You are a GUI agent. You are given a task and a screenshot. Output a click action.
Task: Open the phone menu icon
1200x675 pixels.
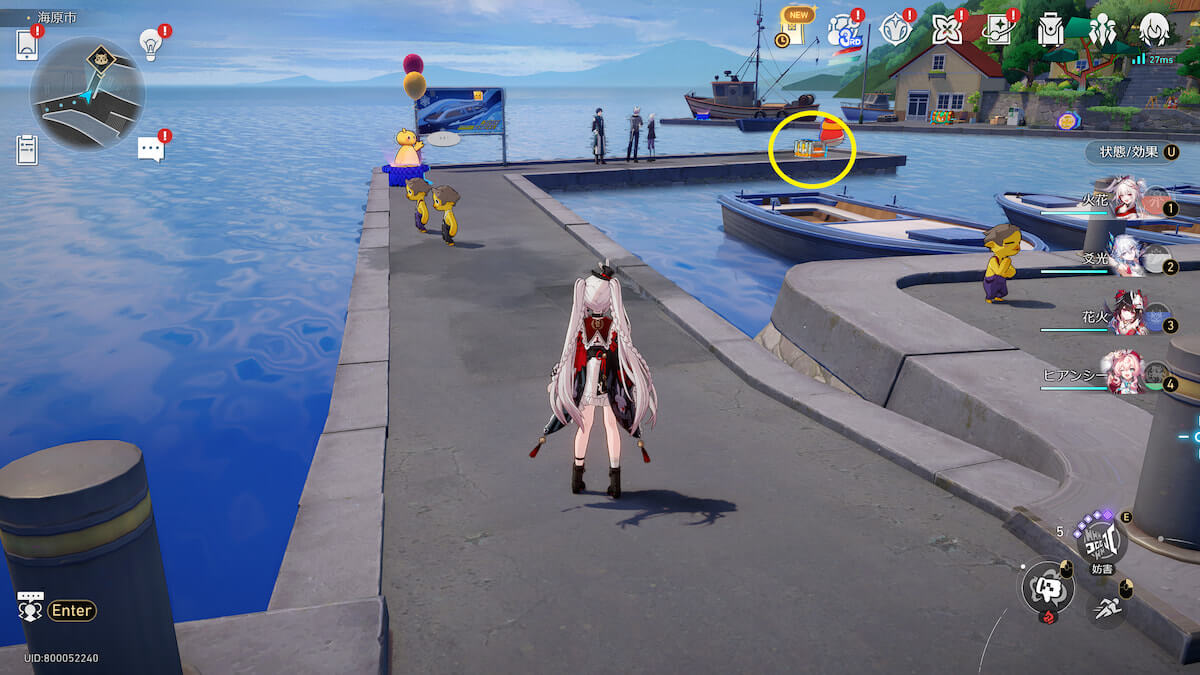[27, 45]
